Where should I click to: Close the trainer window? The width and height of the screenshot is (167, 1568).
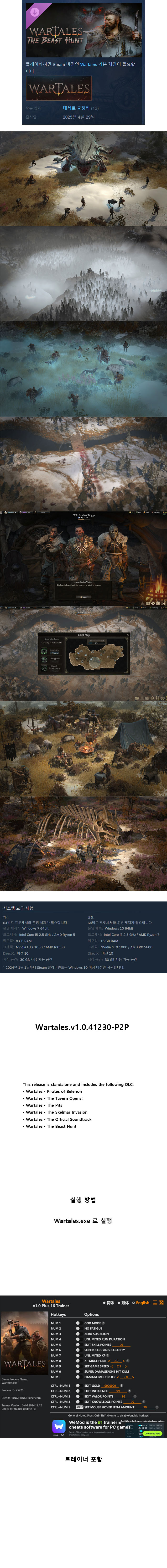tap(161, 1303)
